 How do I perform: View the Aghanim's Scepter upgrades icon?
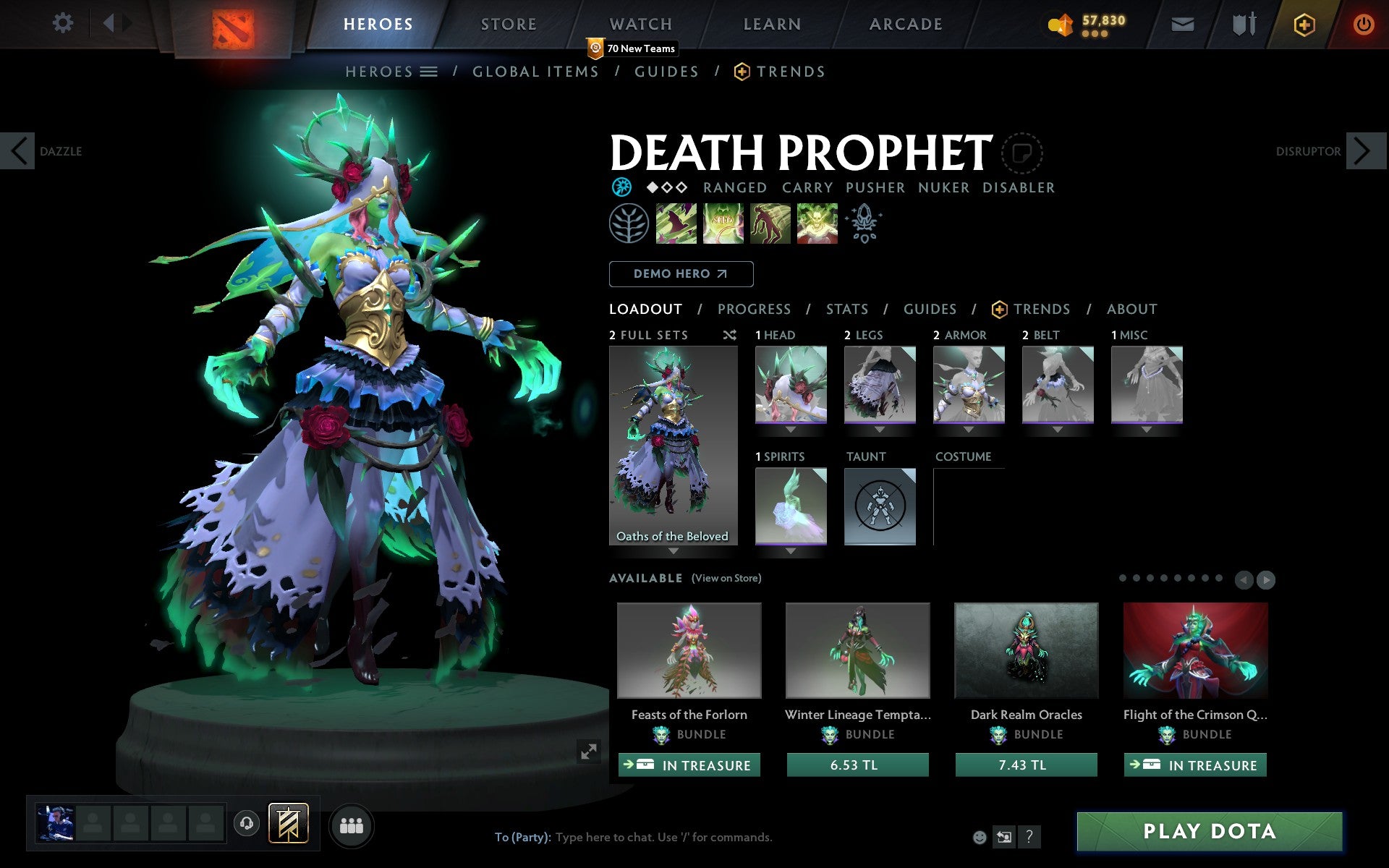pyautogui.click(x=865, y=224)
